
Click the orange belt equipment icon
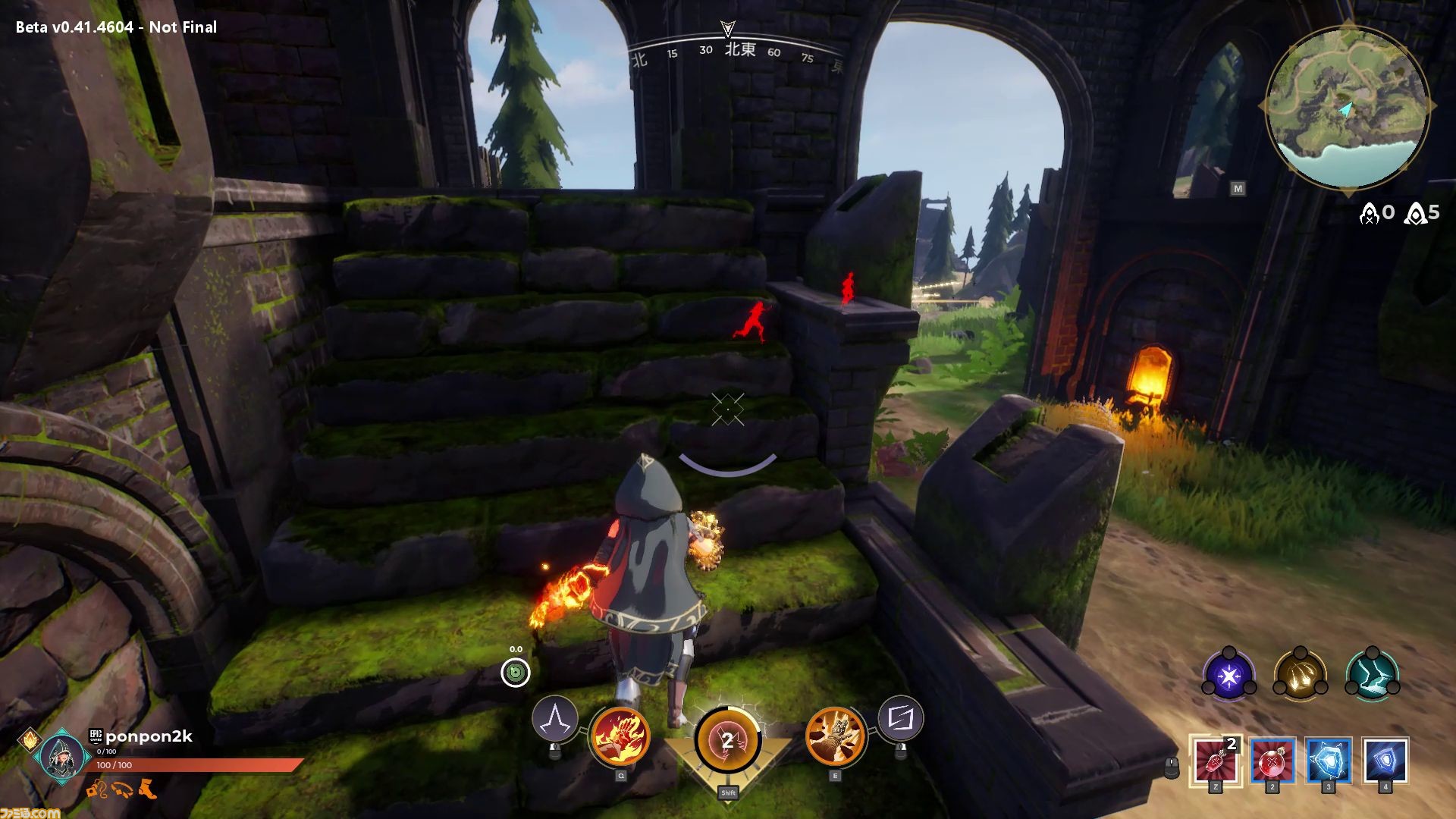(x=123, y=789)
